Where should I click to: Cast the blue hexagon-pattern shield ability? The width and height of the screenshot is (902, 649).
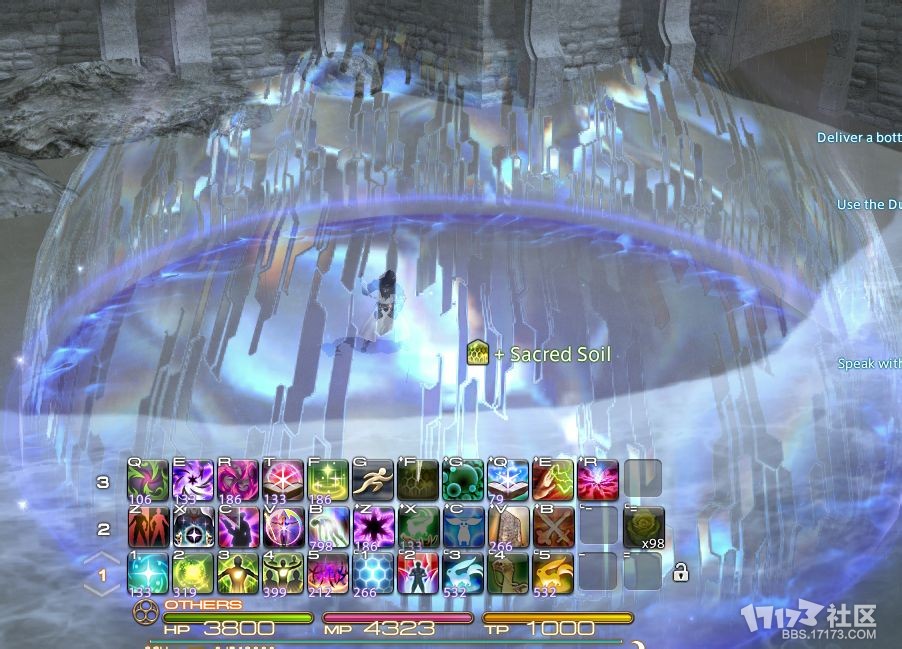click(x=372, y=572)
